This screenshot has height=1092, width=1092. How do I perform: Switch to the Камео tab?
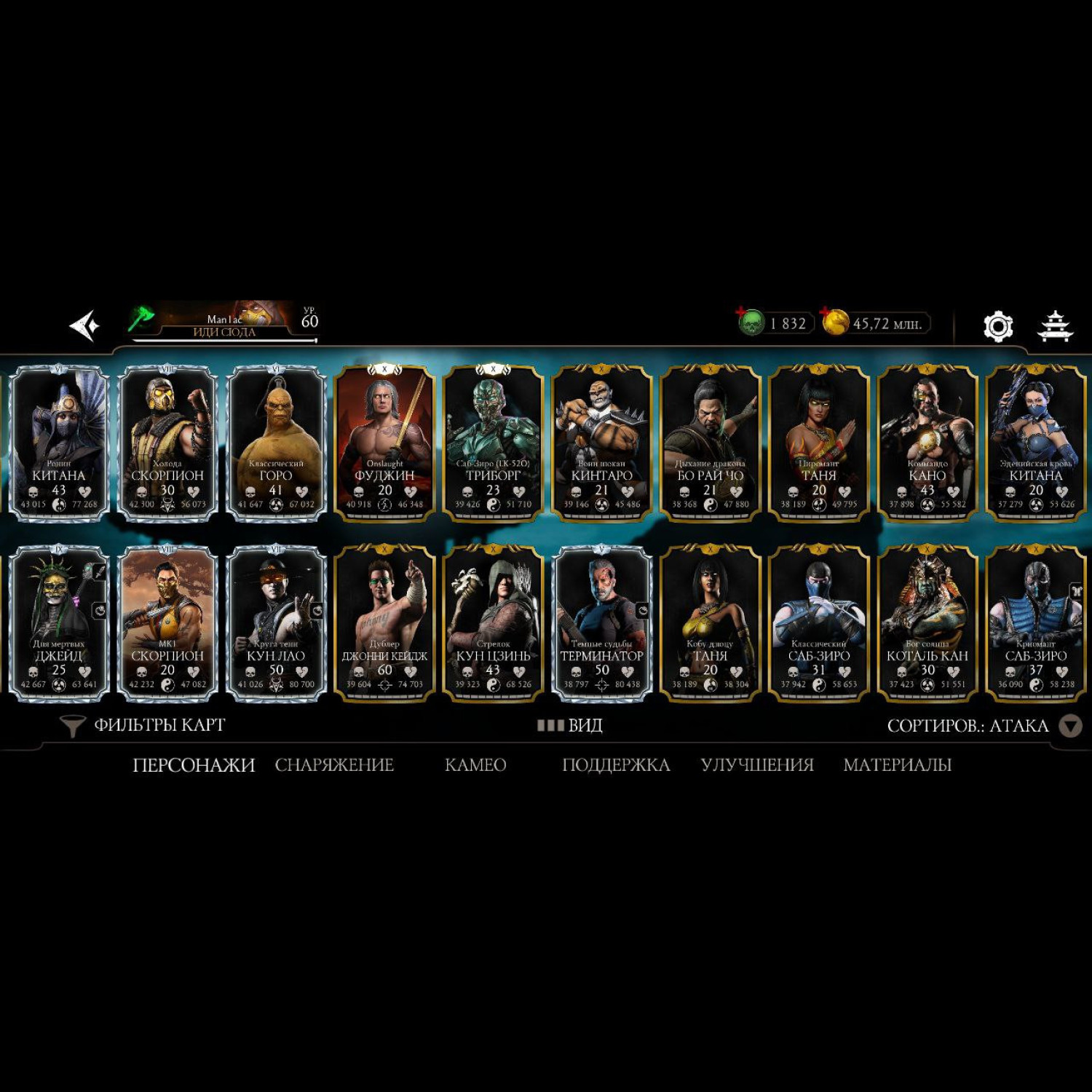click(x=475, y=764)
